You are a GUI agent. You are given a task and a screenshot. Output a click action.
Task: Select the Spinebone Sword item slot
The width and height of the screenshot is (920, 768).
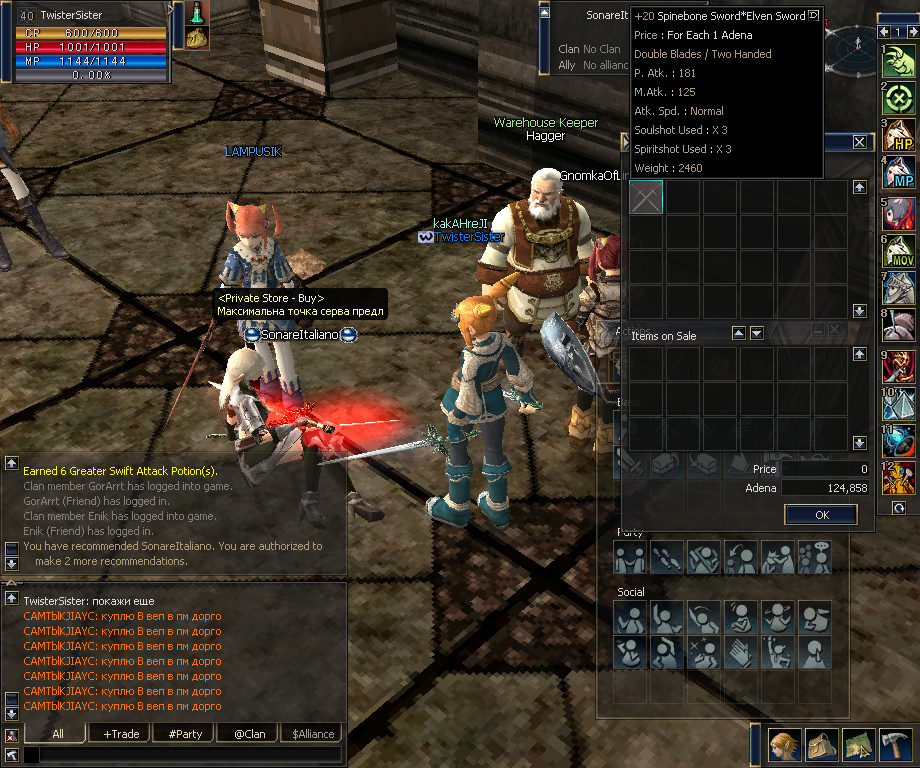pos(647,197)
